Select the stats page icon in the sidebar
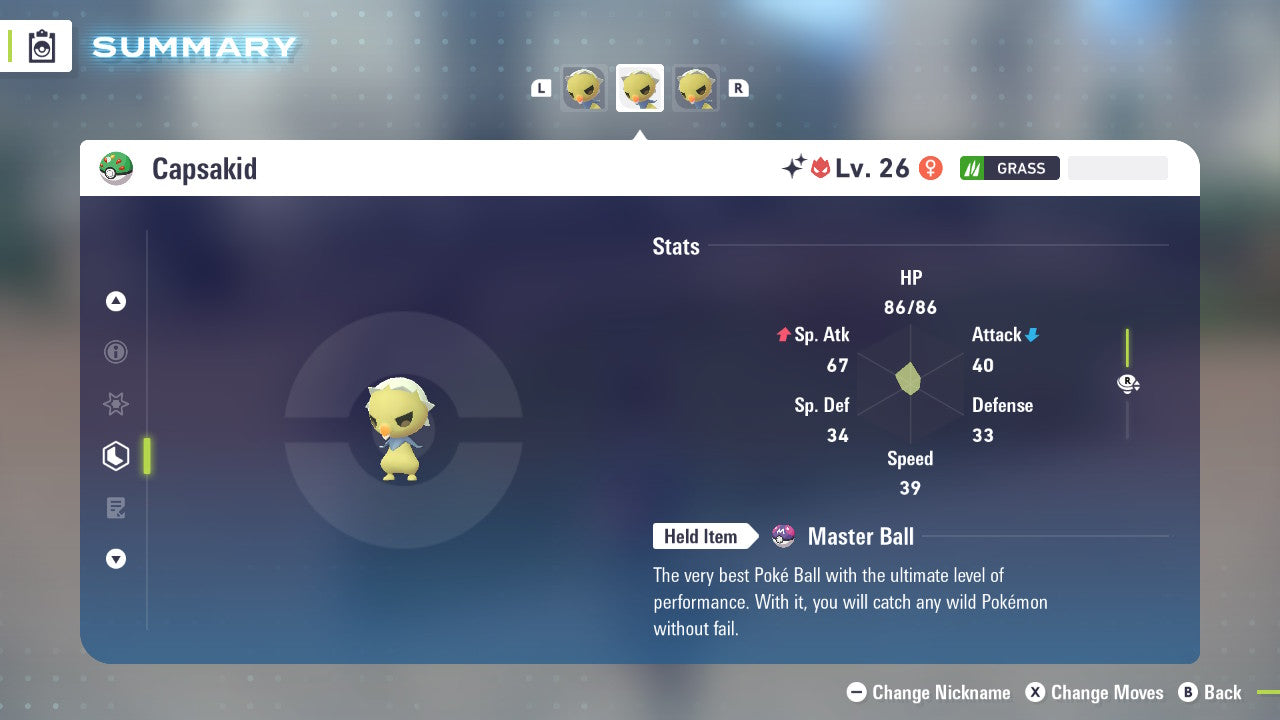Viewport: 1280px width, 720px height. click(116, 456)
